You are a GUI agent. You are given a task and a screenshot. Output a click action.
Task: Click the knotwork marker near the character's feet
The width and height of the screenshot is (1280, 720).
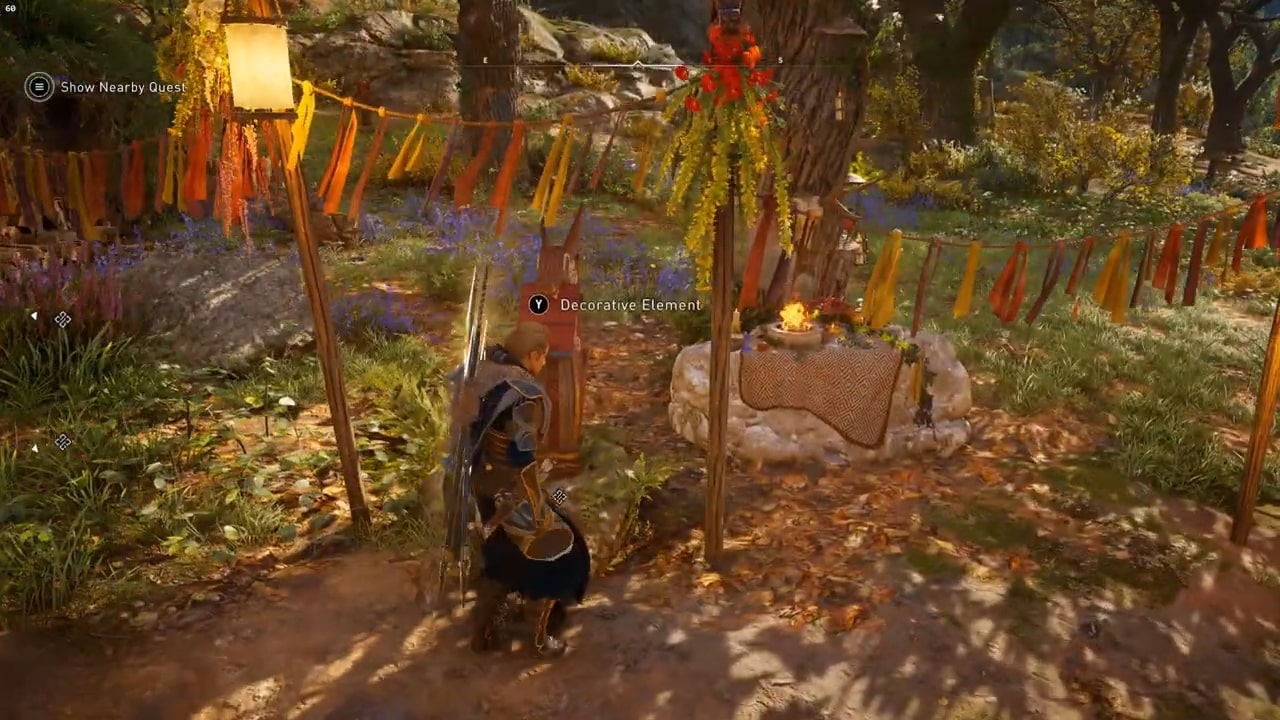560,497
